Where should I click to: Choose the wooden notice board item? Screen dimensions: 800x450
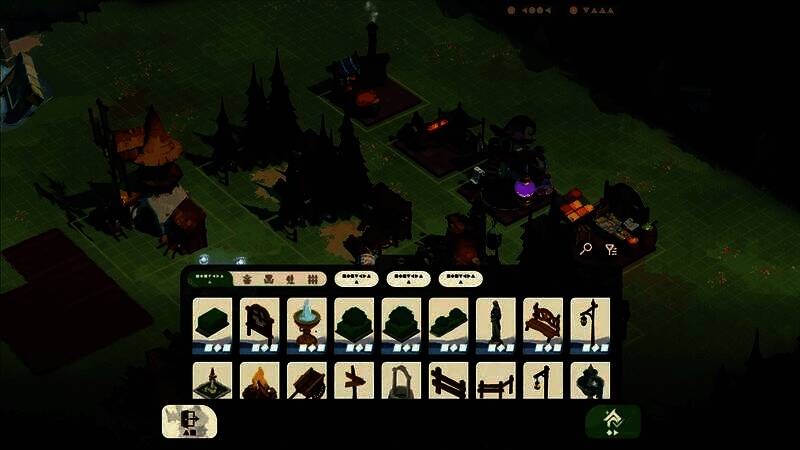(x=260, y=322)
